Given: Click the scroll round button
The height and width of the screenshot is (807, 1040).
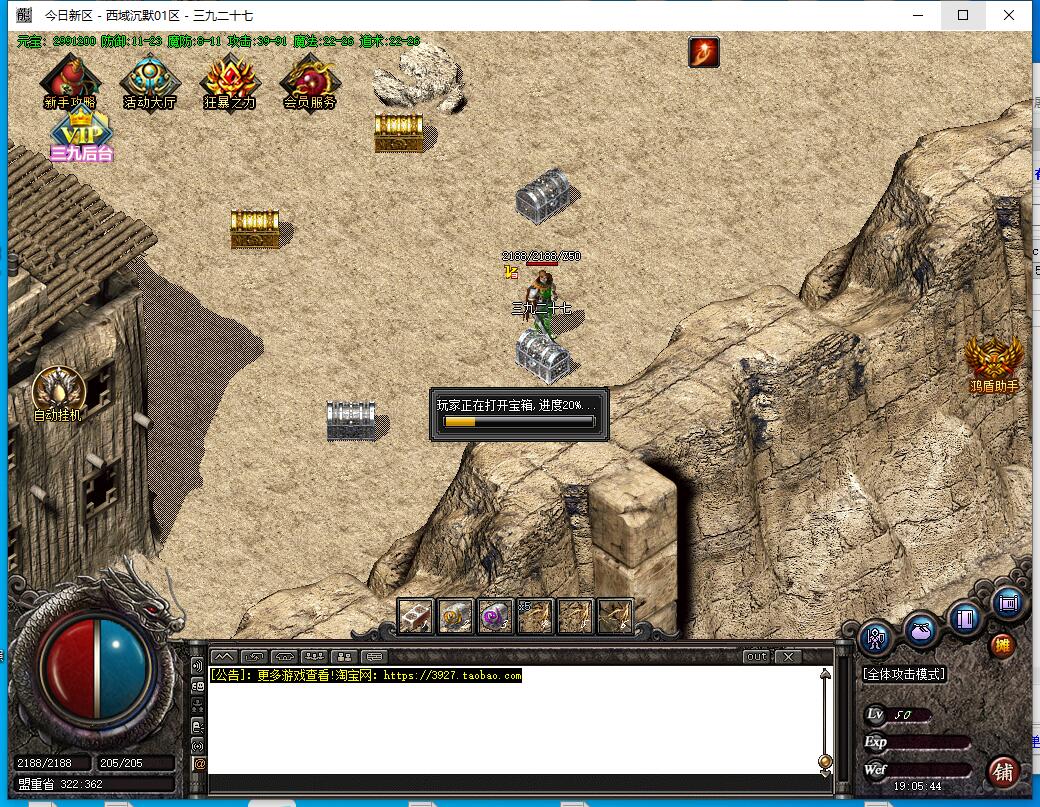Looking at the screenshot, I should point(1008,602).
